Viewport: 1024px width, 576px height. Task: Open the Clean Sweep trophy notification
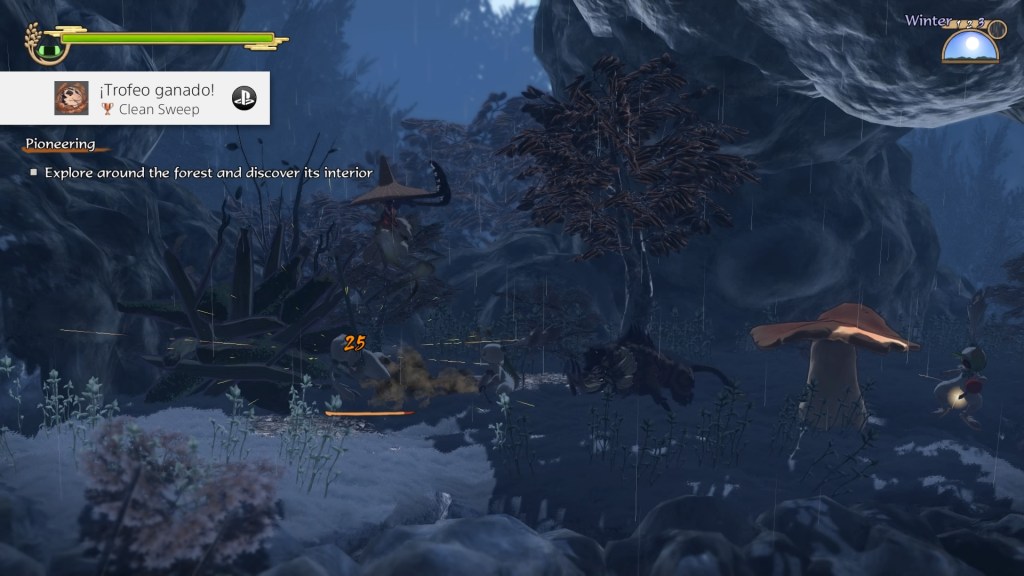pyautogui.click(x=150, y=98)
